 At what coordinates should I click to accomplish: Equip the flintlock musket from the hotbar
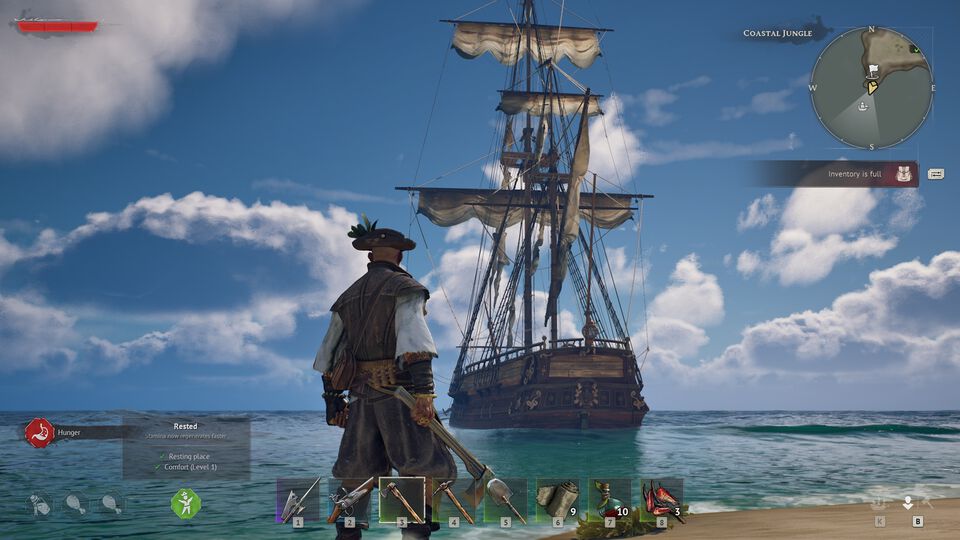pos(349,500)
